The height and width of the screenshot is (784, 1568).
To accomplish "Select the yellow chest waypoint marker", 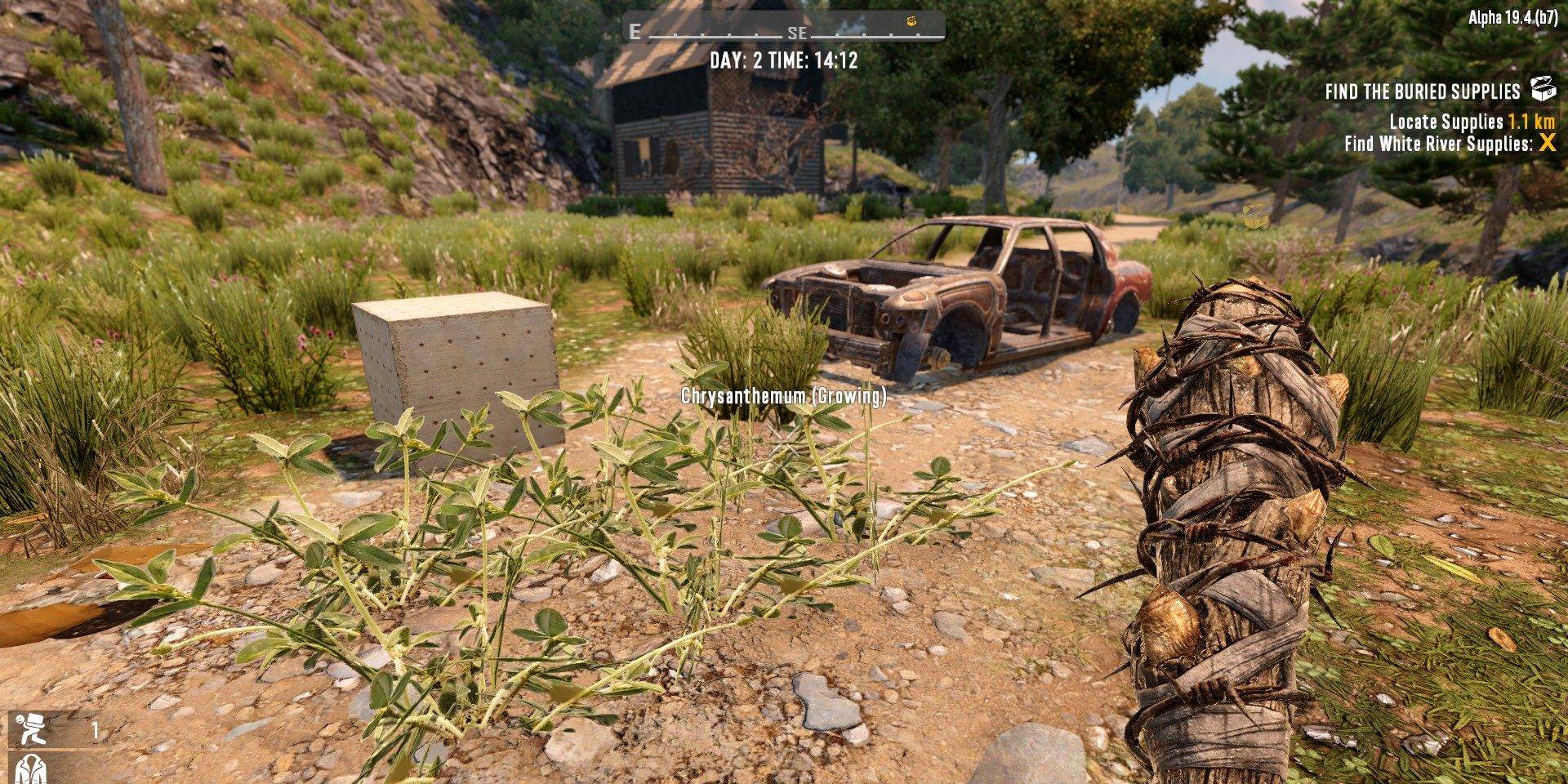I will pyautogui.click(x=1254, y=216).
